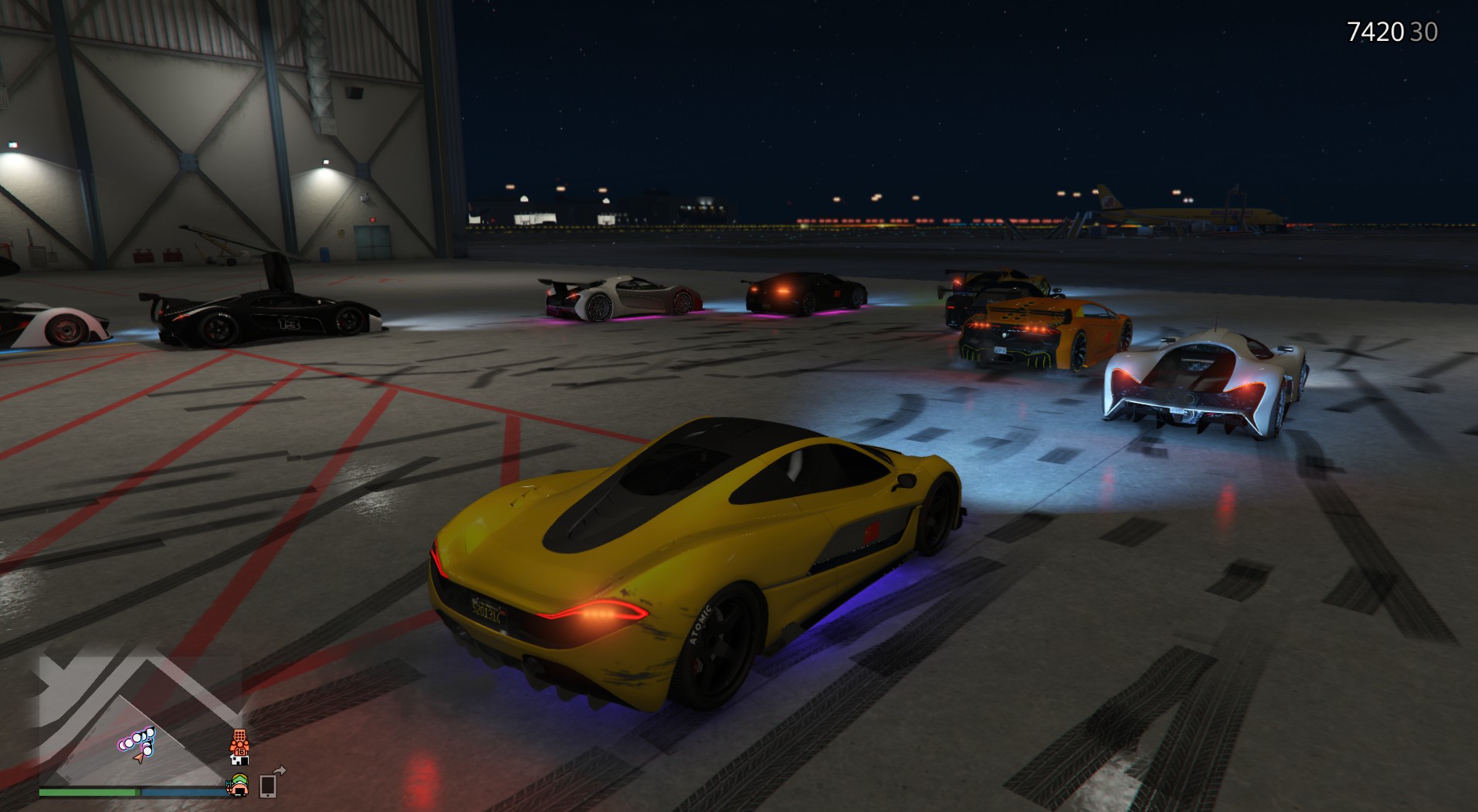Select the orange player arrow on the minimap
The height and width of the screenshot is (812, 1478).
pos(139,758)
